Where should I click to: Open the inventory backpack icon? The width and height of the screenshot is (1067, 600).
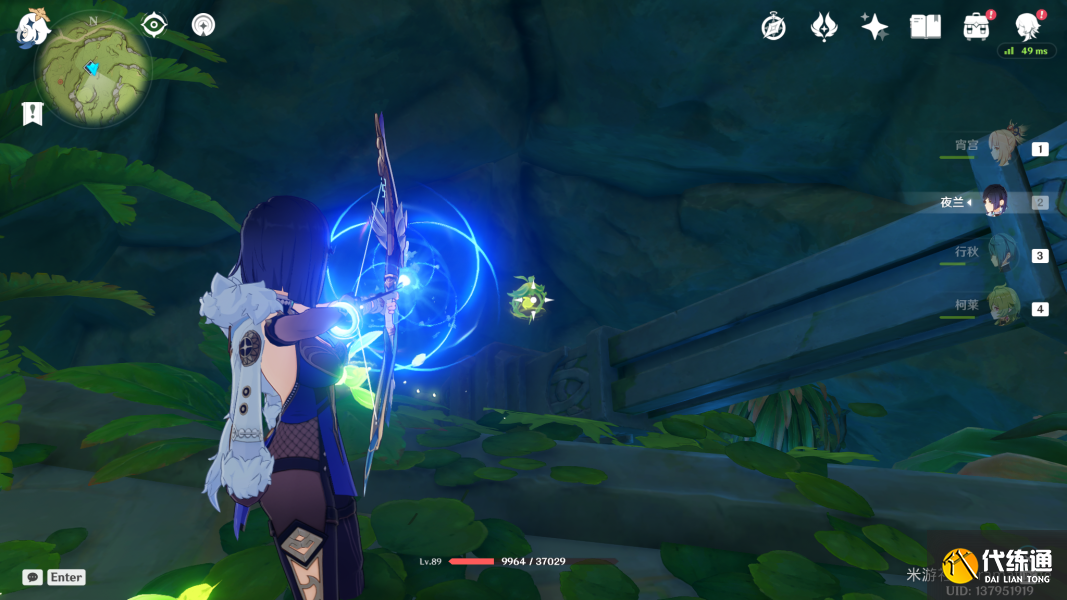tap(976, 27)
